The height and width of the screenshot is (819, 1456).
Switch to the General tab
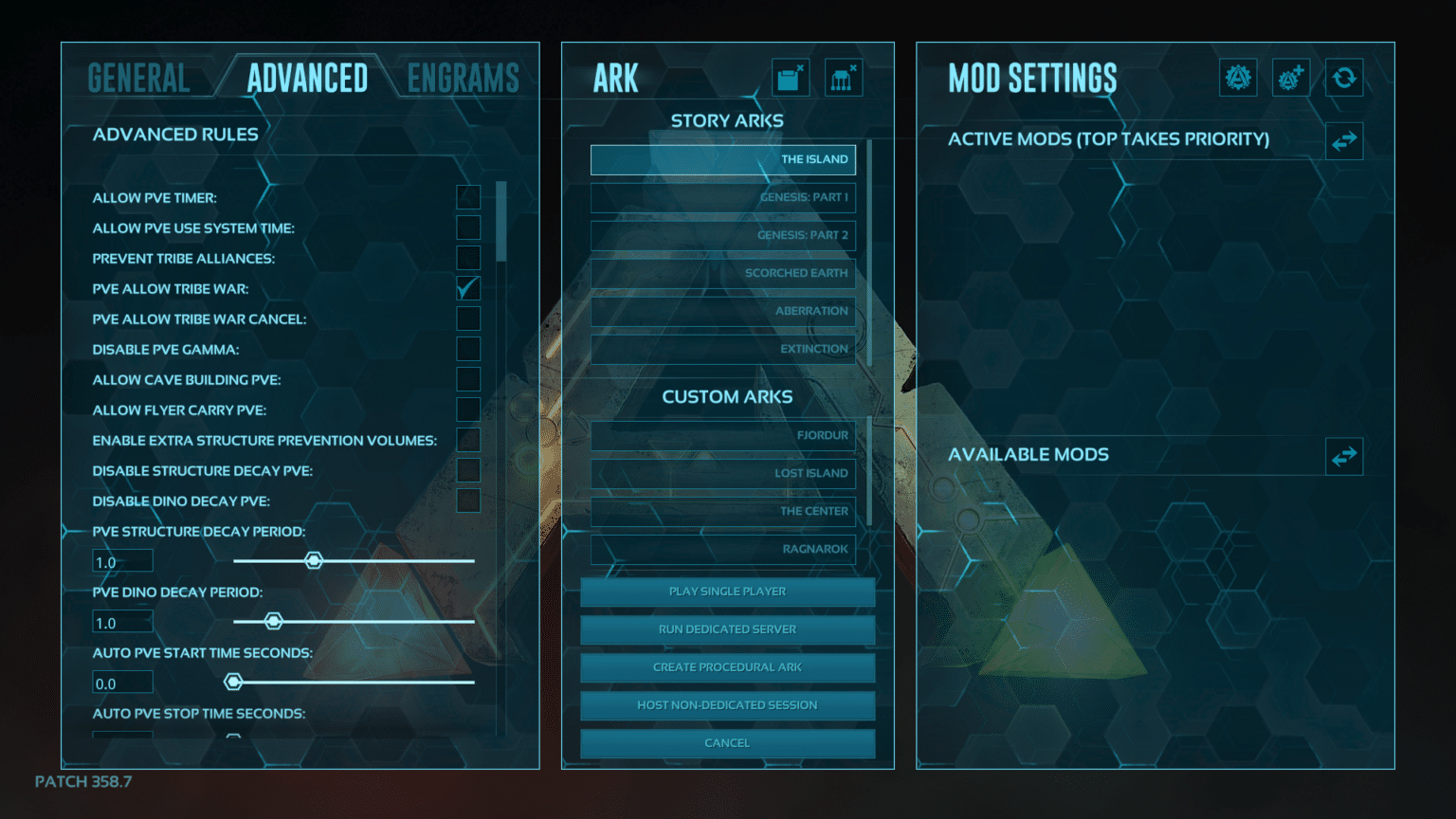pos(138,77)
